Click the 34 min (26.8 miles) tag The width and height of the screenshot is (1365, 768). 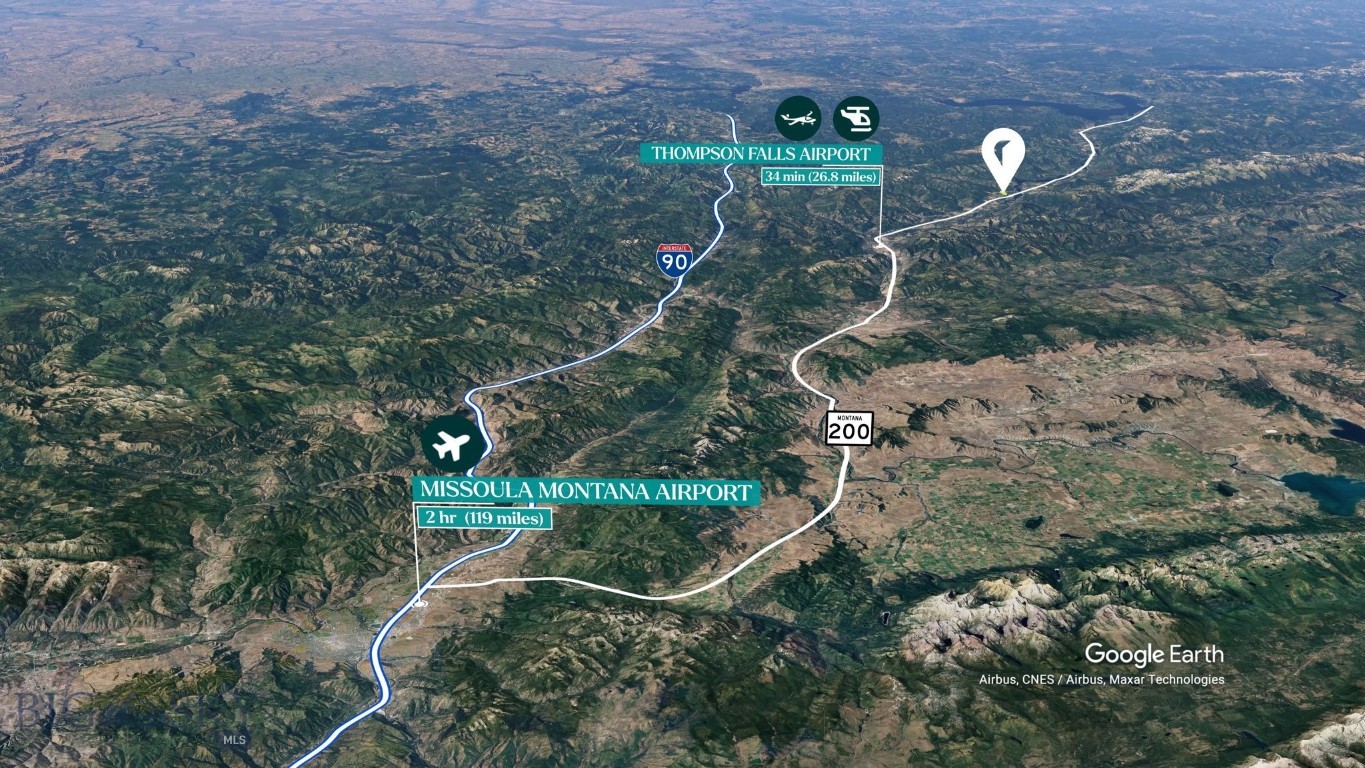coord(820,177)
